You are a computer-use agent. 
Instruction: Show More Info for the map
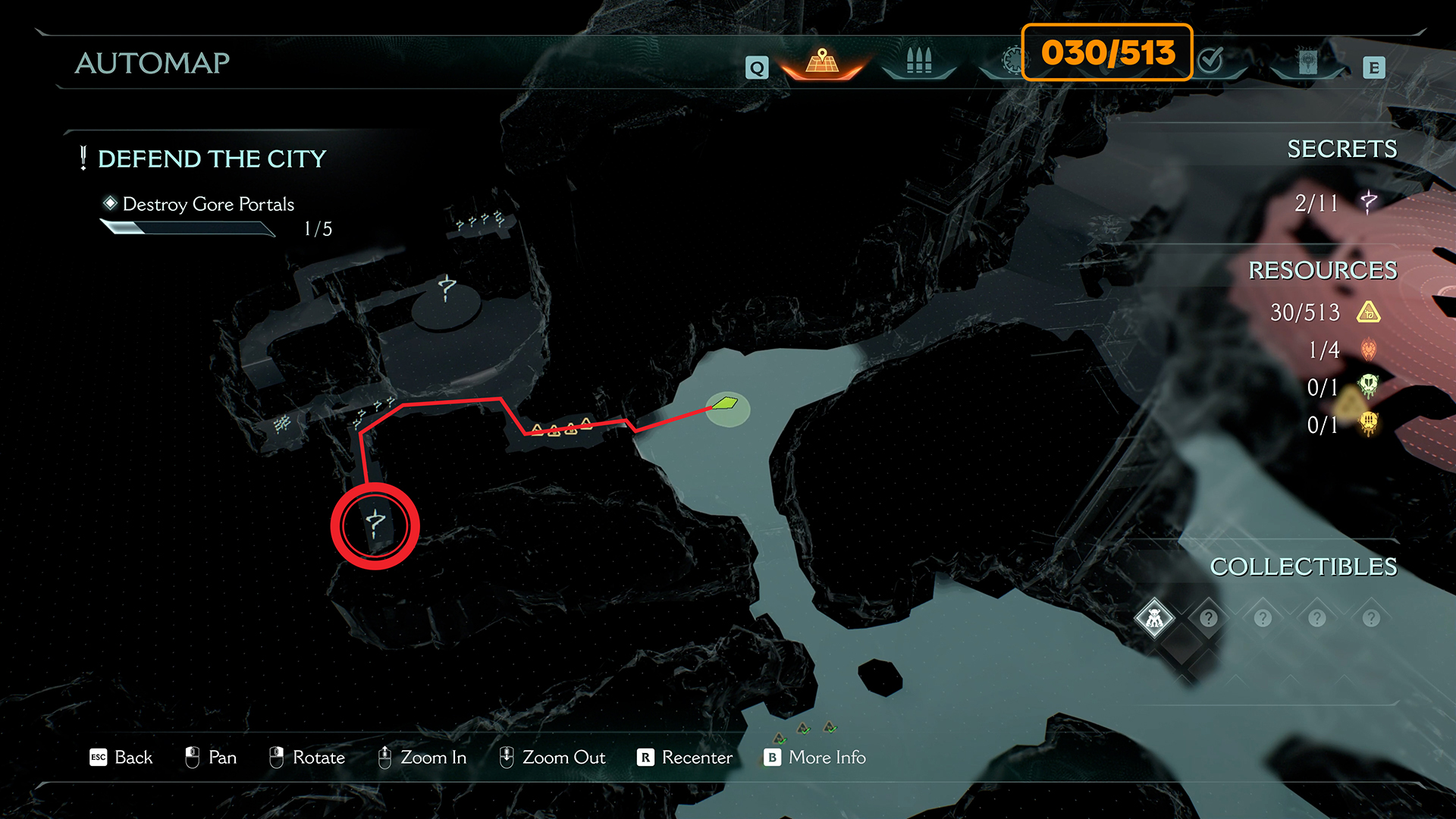815,758
